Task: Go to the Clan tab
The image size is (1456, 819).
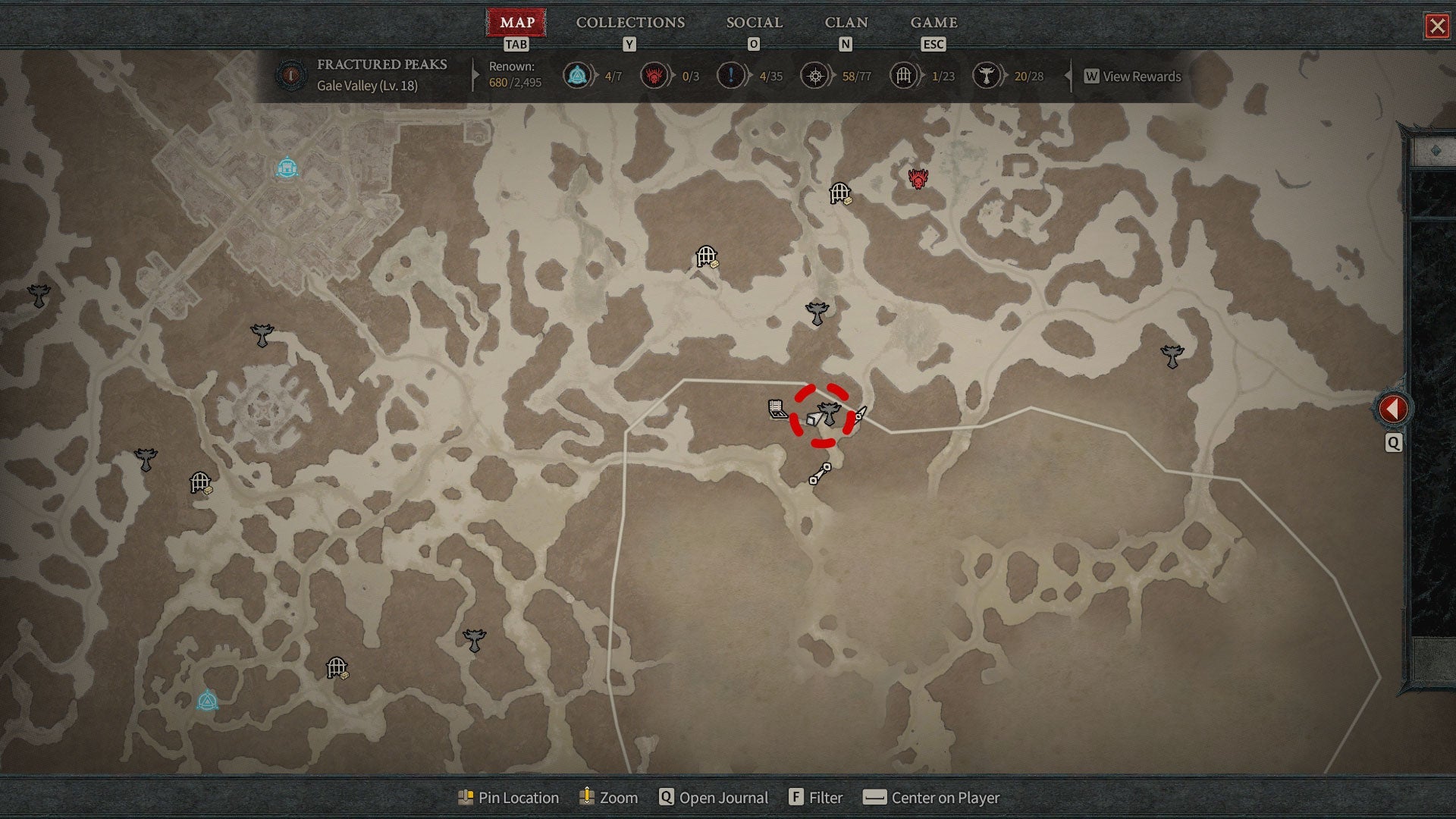Action: [846, 23]
